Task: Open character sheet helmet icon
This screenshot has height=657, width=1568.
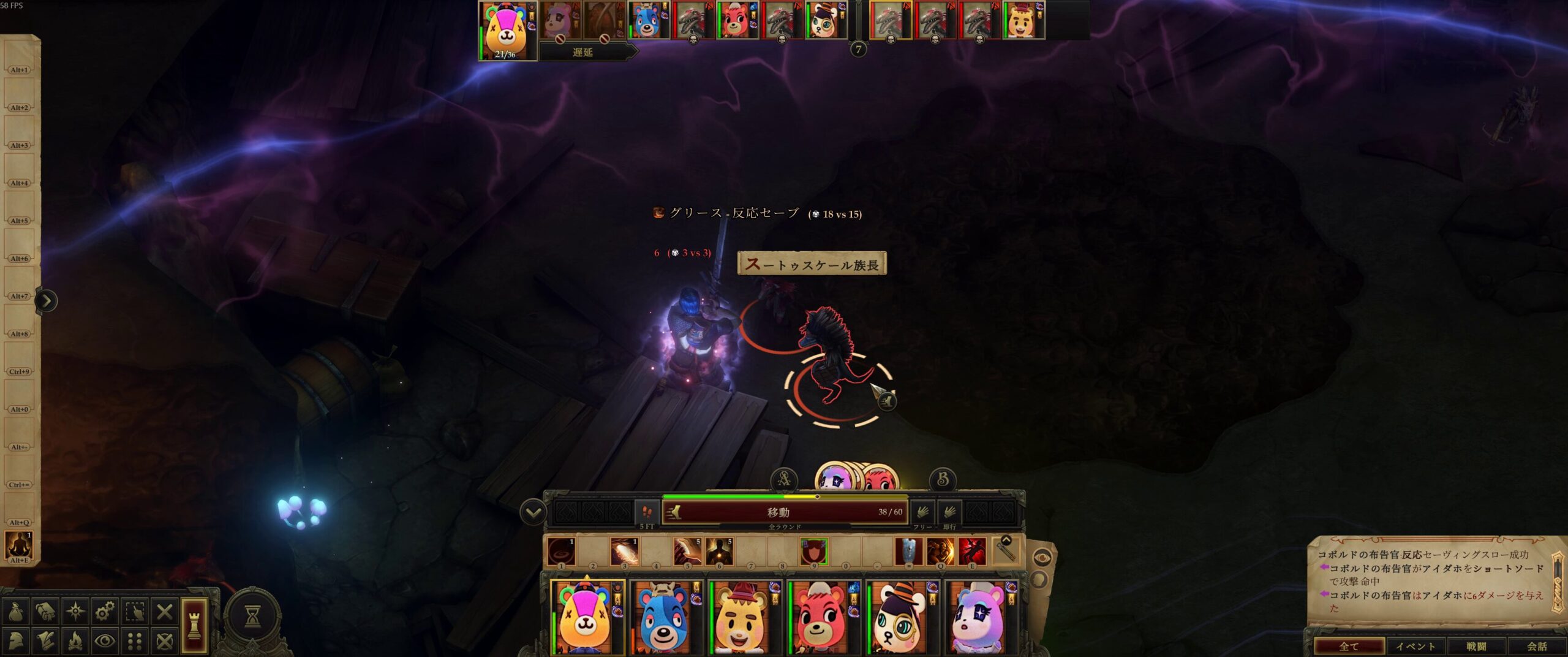Action: [x=17, y=641]
